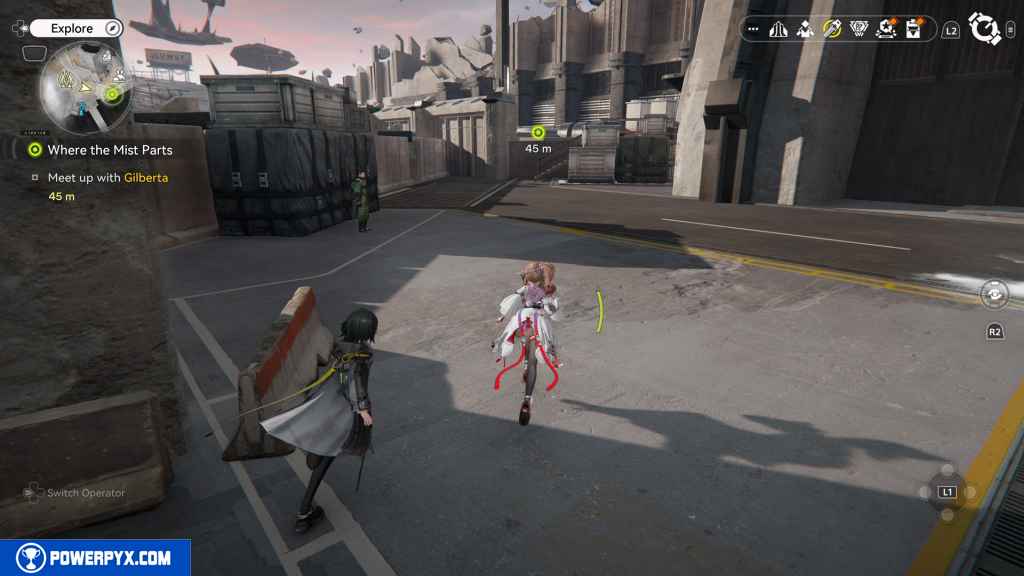The width and height of the screenshot is (1024, 576).
Task: Open the circular minimap
Action: (85, 90)
